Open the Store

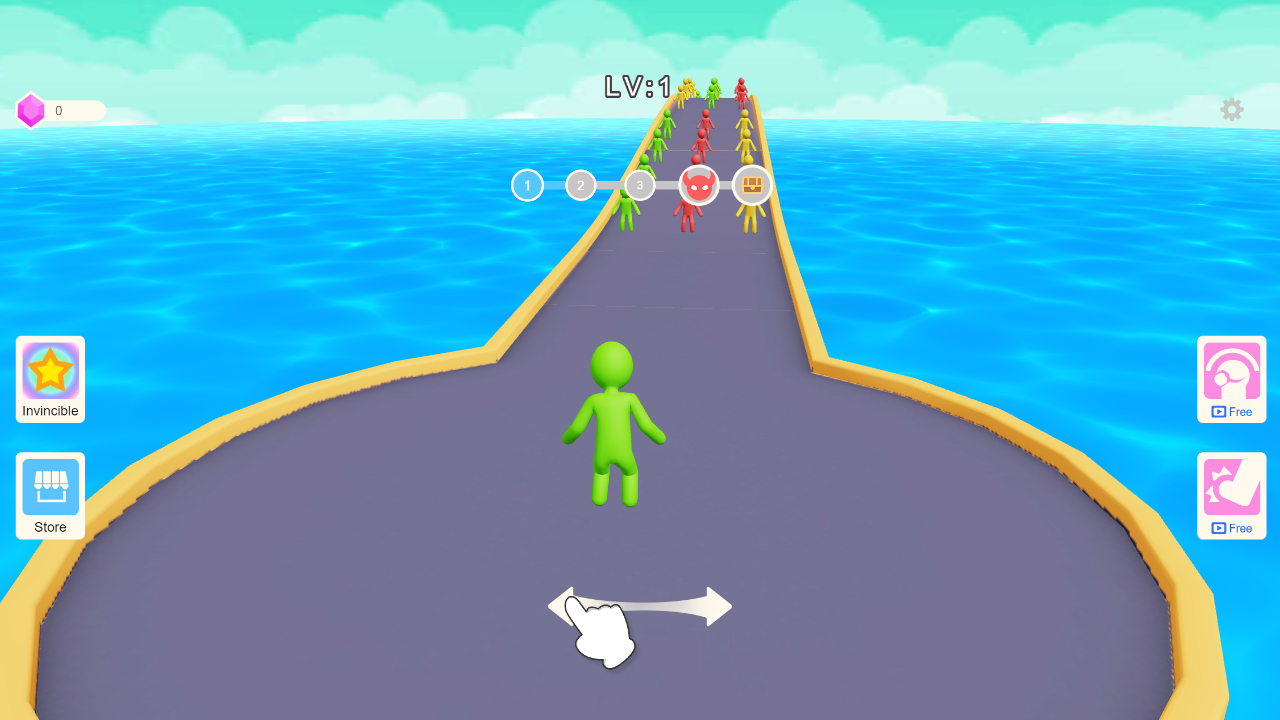(x=49, y=495)
